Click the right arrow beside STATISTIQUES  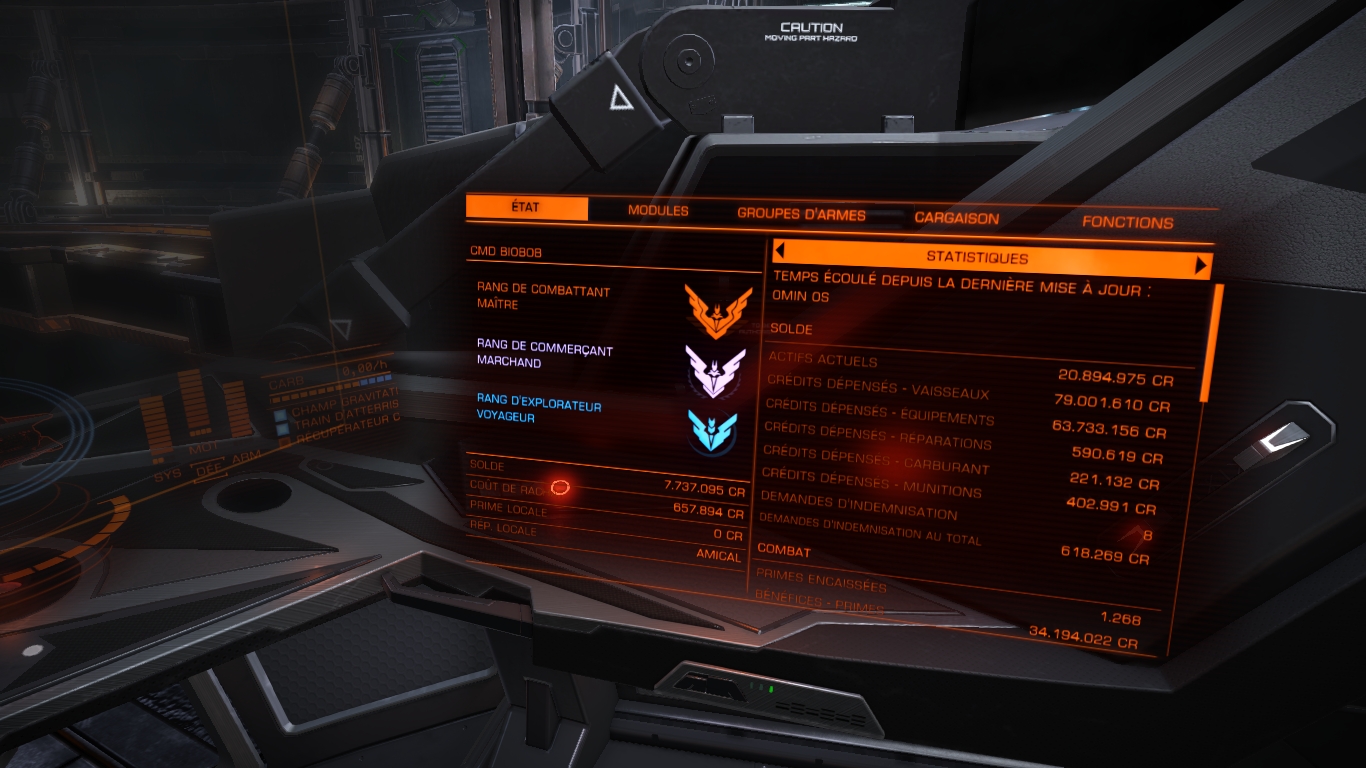(1202, 265)
